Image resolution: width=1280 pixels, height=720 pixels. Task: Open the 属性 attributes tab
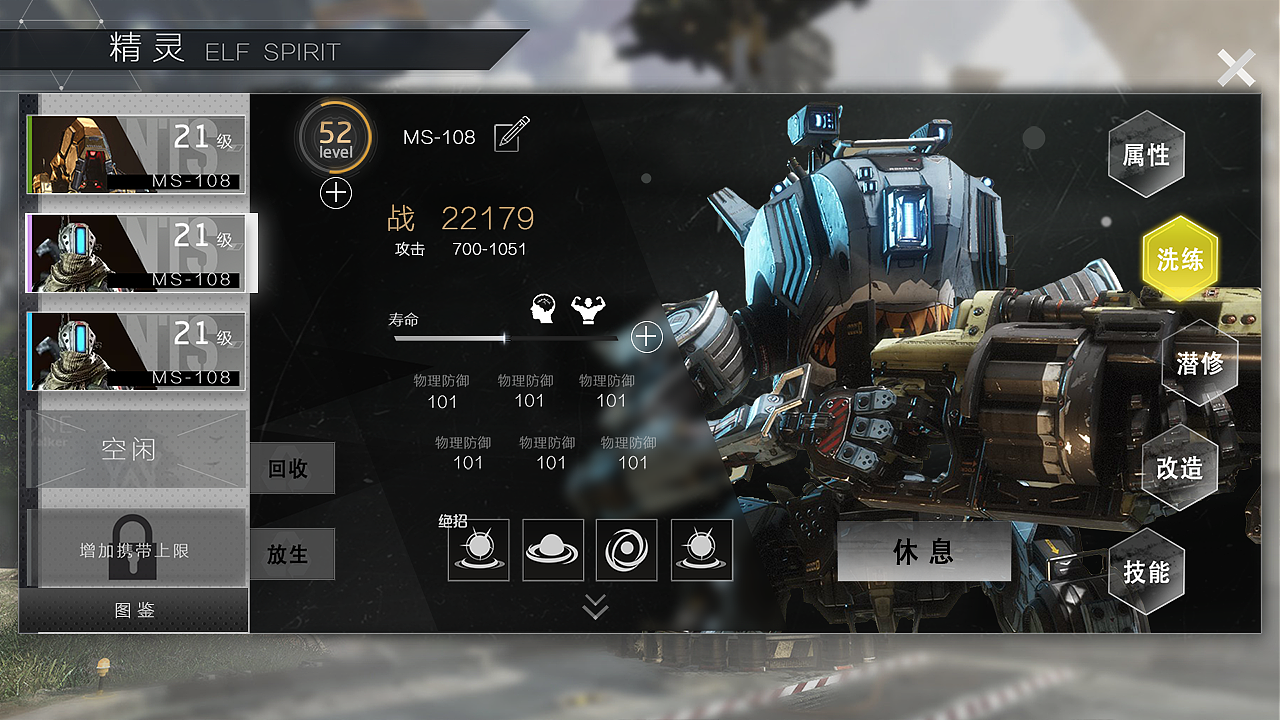(1146, 155)
